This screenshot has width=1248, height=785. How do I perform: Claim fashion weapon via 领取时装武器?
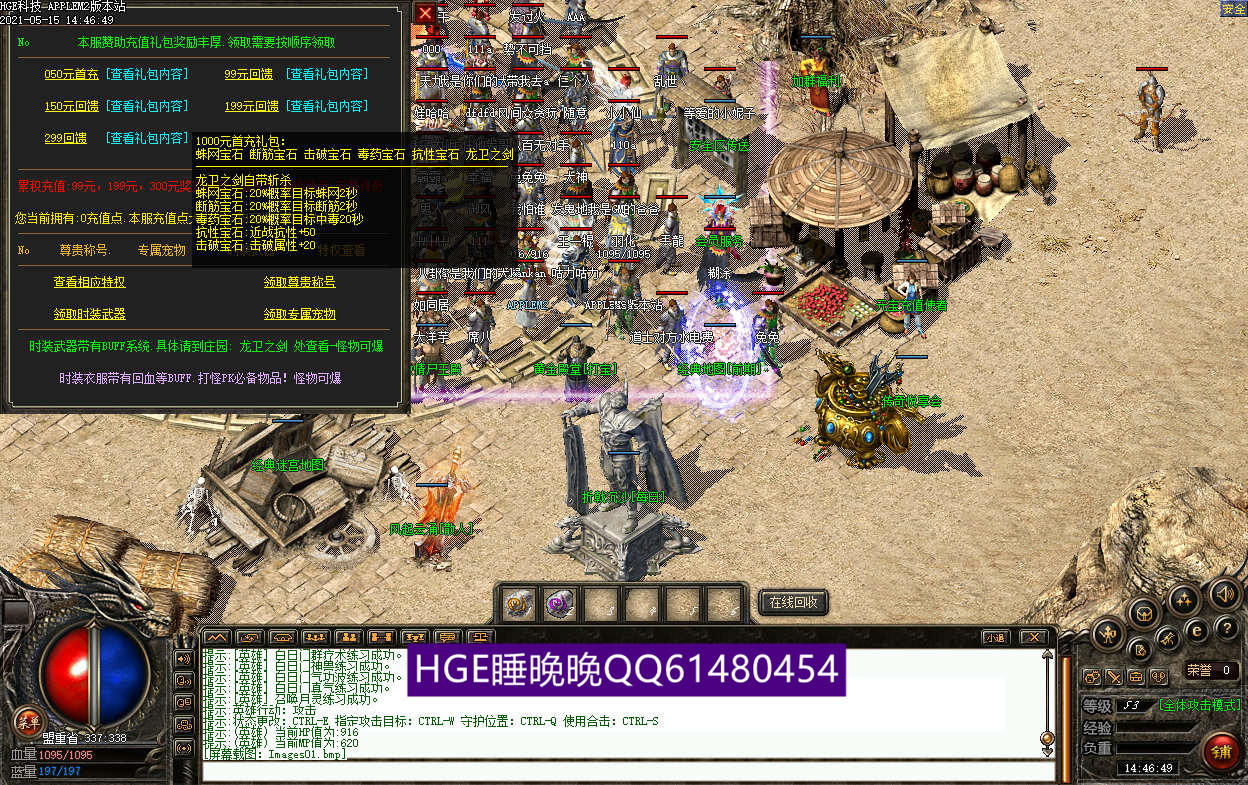click(89, 314)
